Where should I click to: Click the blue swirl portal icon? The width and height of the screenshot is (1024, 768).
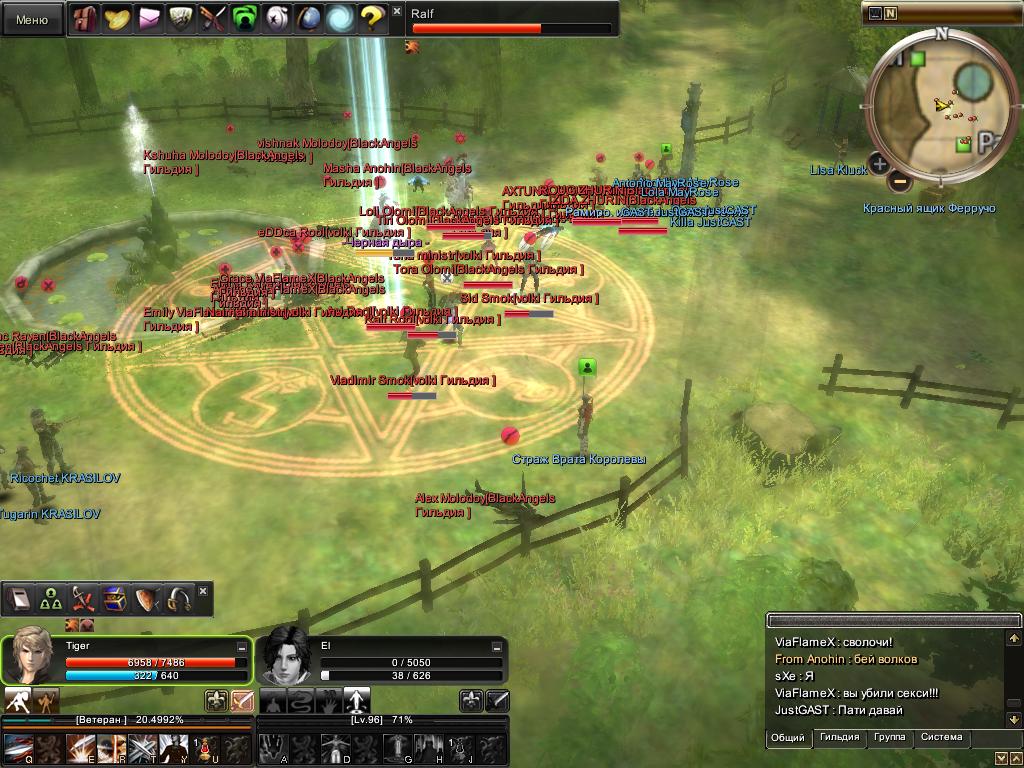point(341,19)
